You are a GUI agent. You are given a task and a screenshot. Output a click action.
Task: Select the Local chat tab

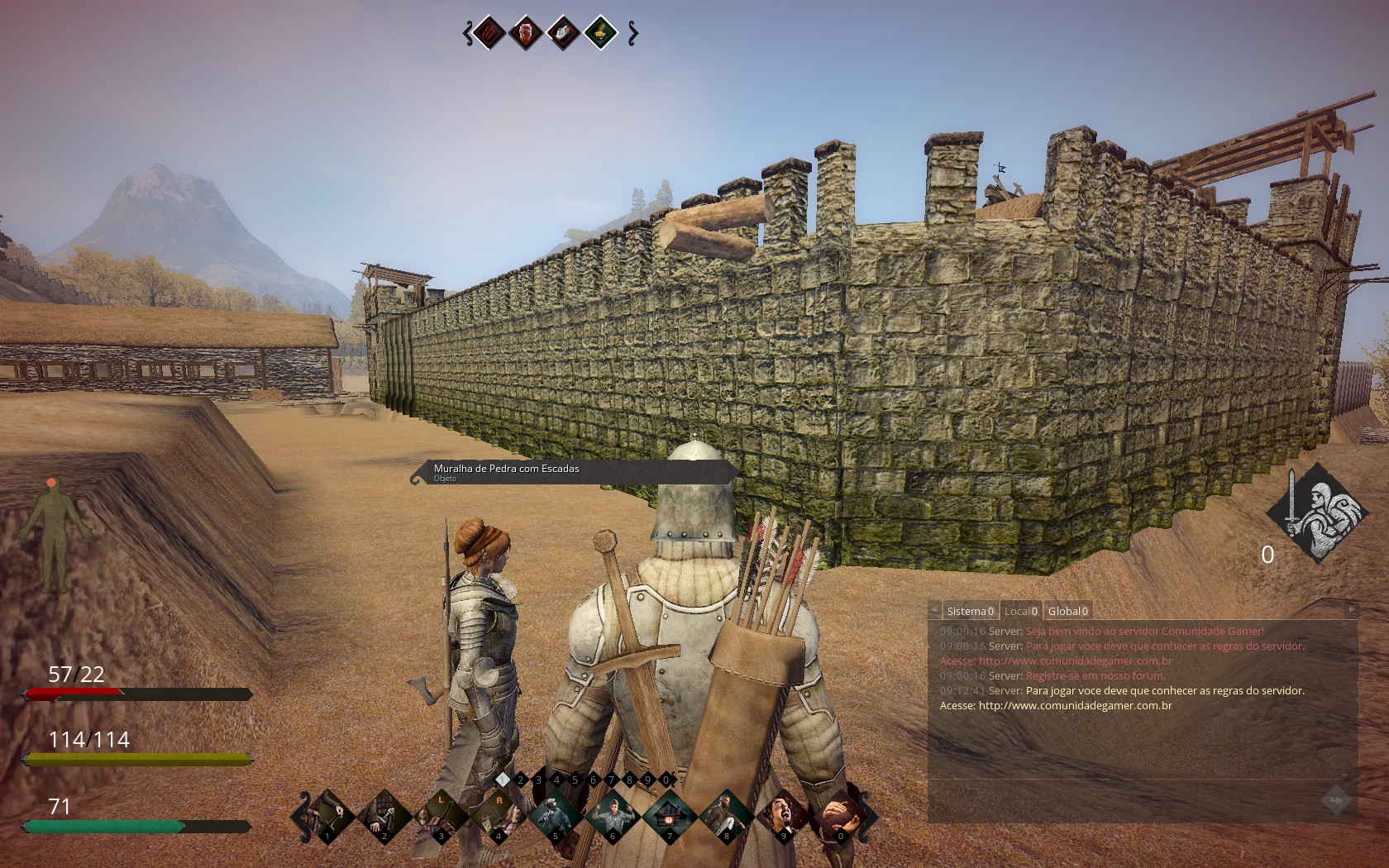(1020, 611)
